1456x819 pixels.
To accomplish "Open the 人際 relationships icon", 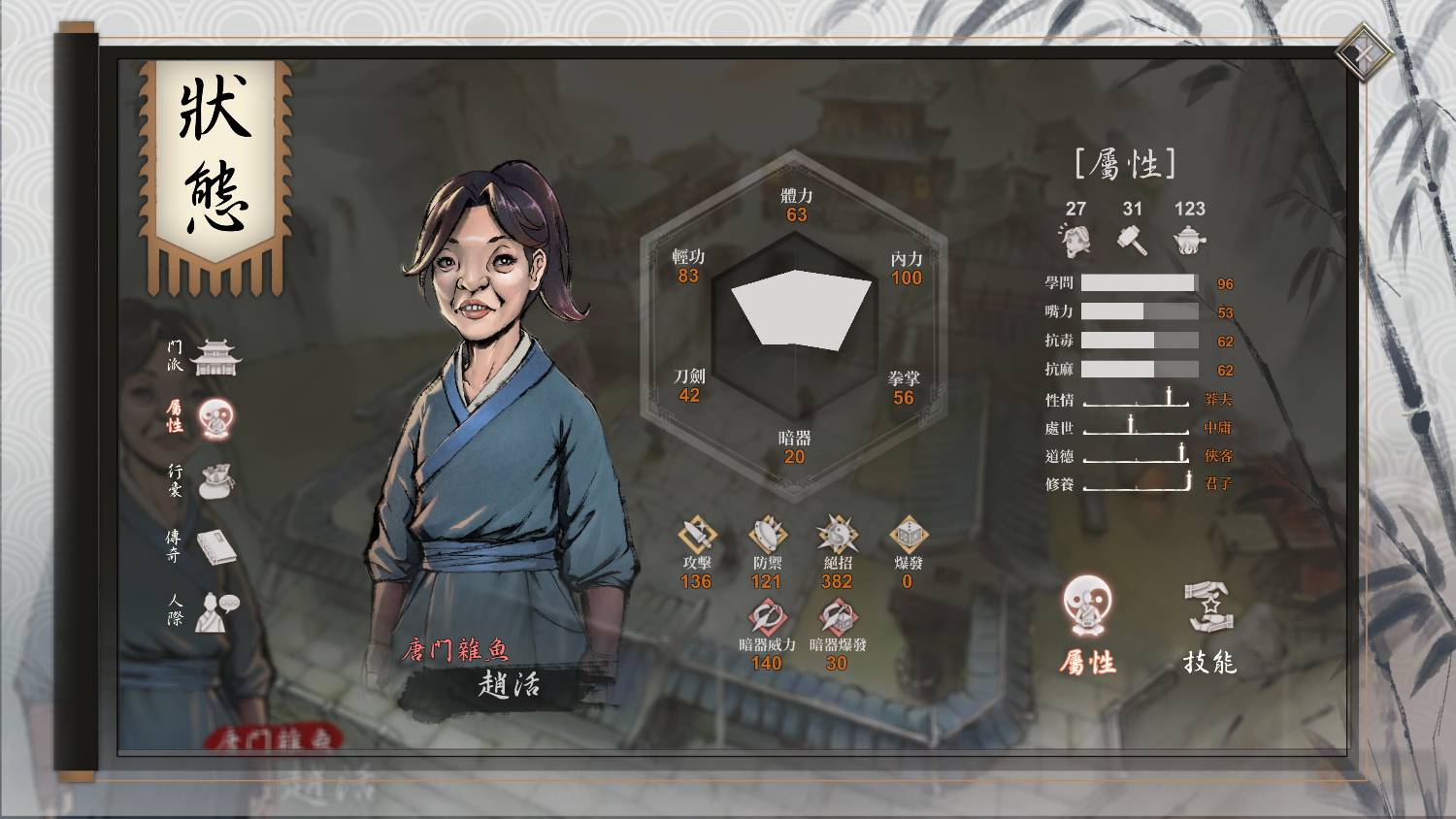I will click(x=215, y=612).
